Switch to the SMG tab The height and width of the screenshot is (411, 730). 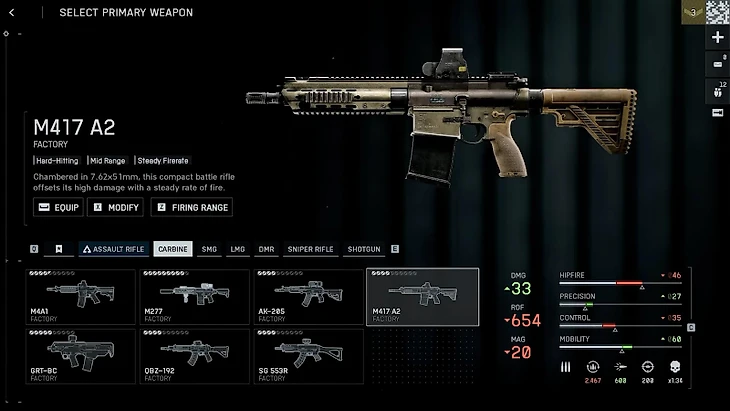coord(209,249)
